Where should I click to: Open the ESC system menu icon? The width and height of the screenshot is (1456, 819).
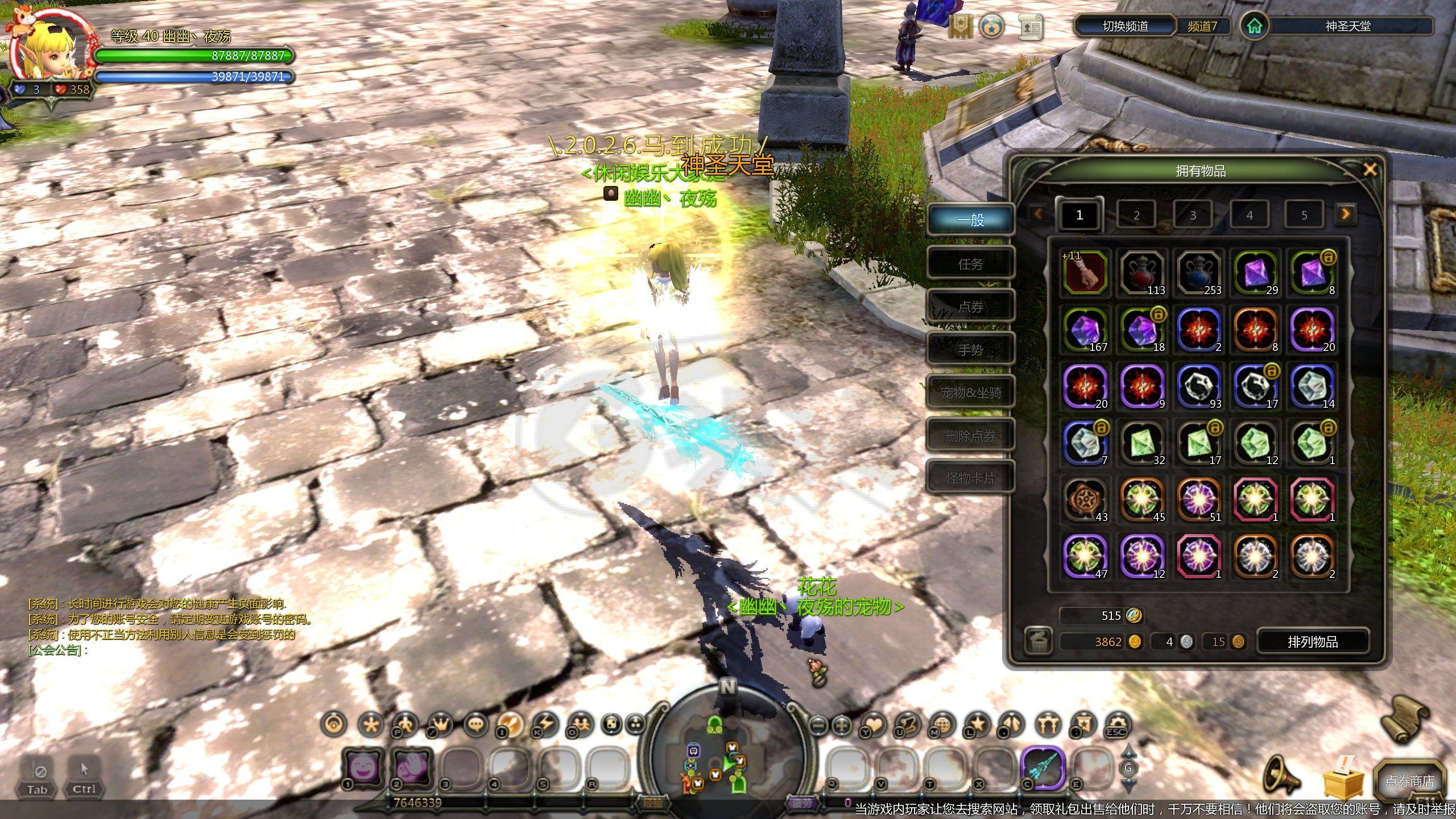point(1116,726)
